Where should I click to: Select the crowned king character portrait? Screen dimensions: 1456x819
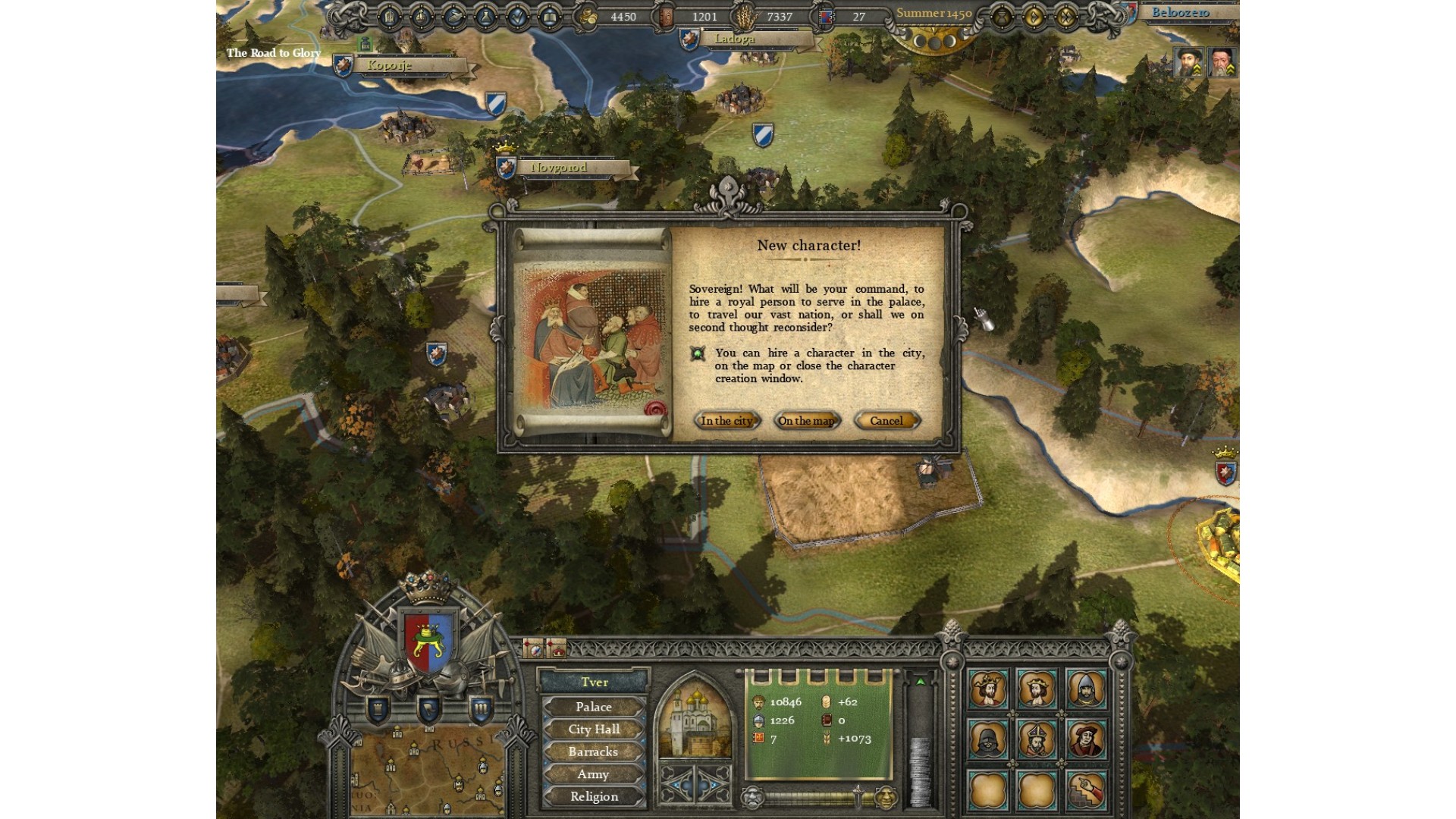pos(987,689)
